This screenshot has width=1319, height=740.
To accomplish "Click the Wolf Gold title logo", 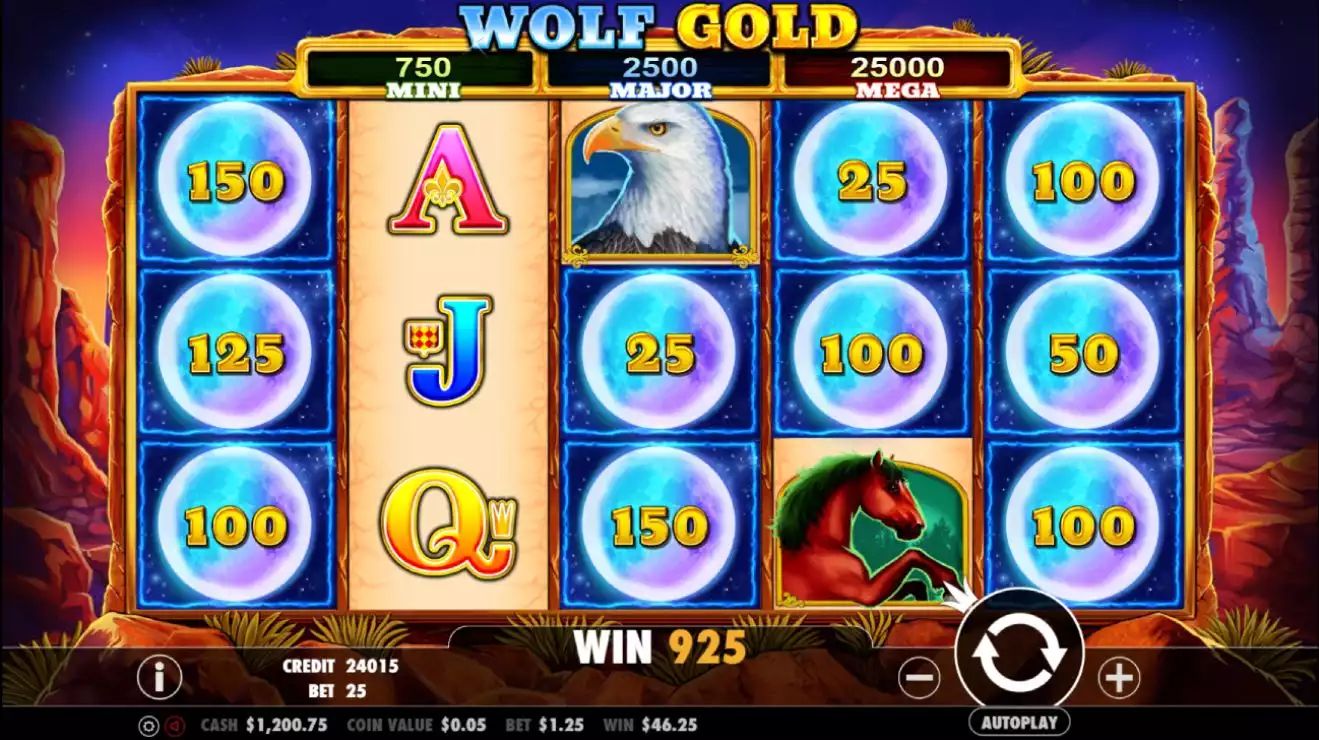I will (x=660, y=22).
